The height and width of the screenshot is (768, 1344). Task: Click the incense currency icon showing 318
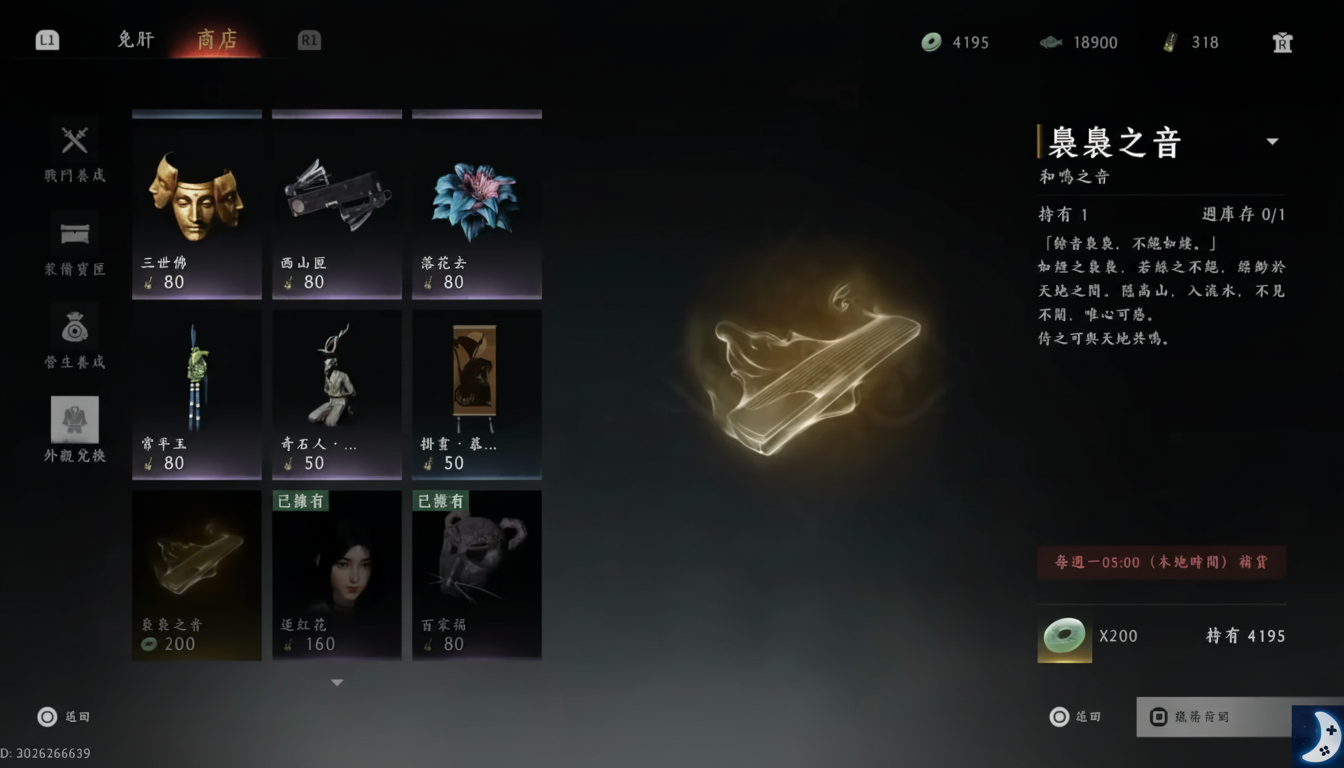1172,42
